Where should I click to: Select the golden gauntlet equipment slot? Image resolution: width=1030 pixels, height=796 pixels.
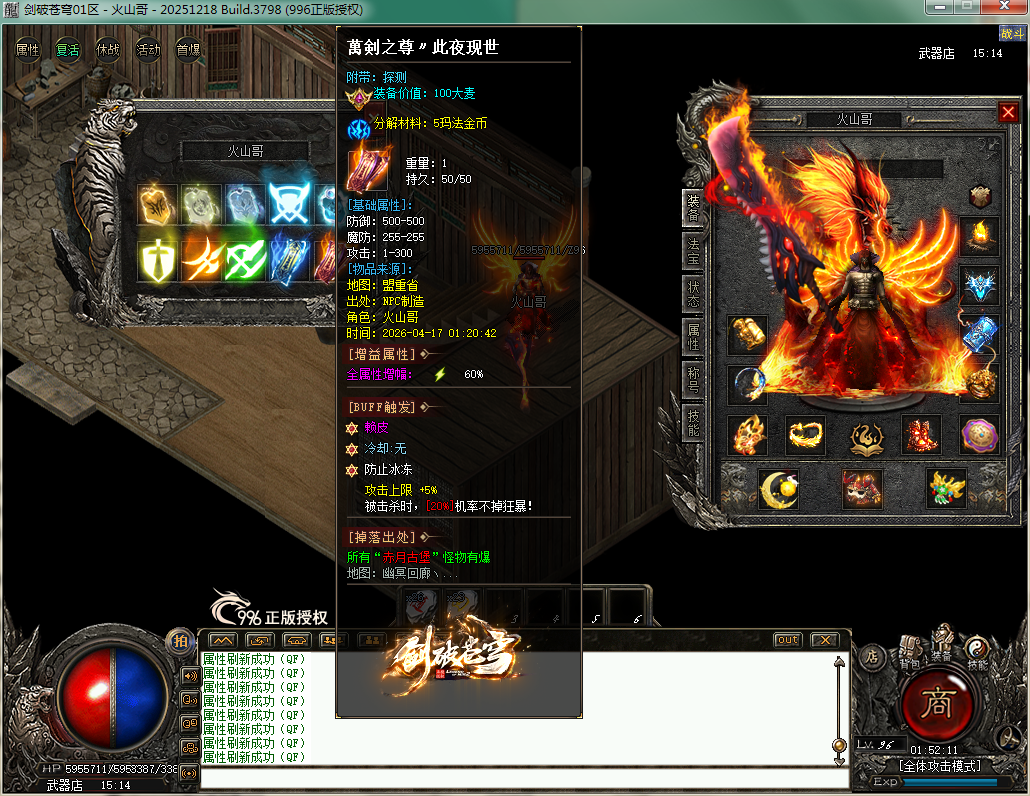pyautogui.click(x=746, y=335)
